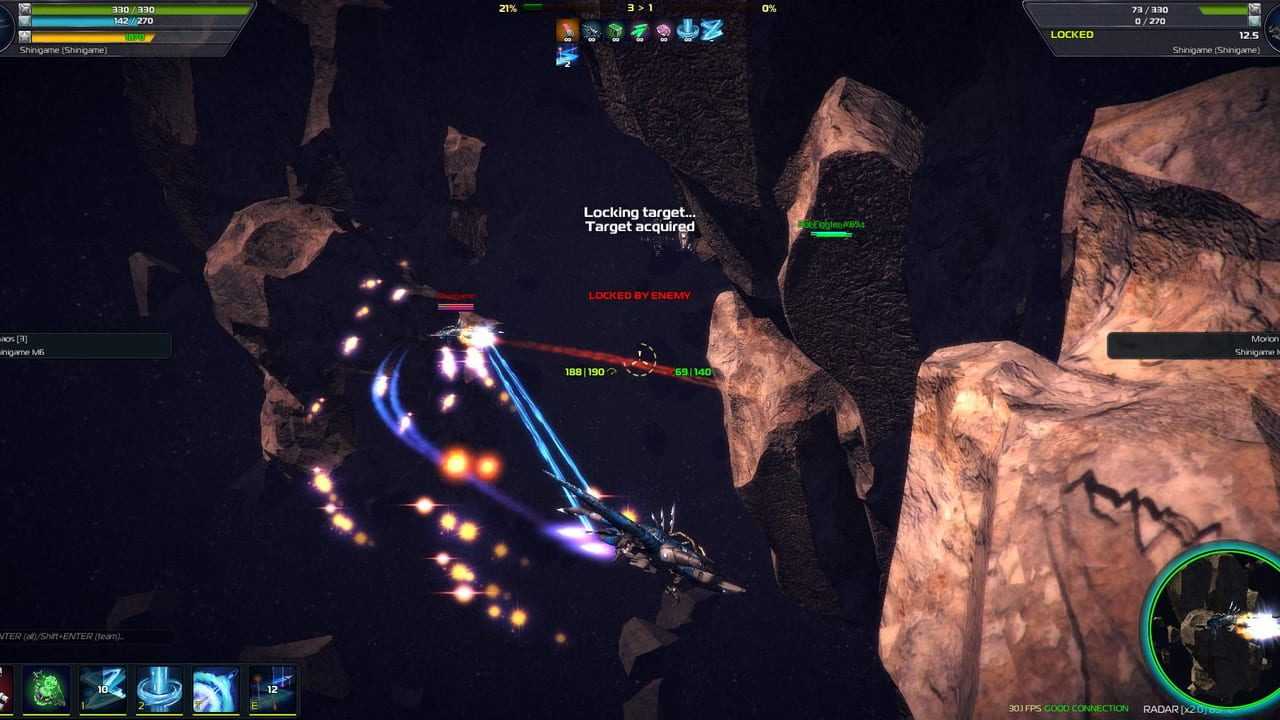Trigger the blue energy pillar ability
The image size is (1280, 720).
point(159,689)
